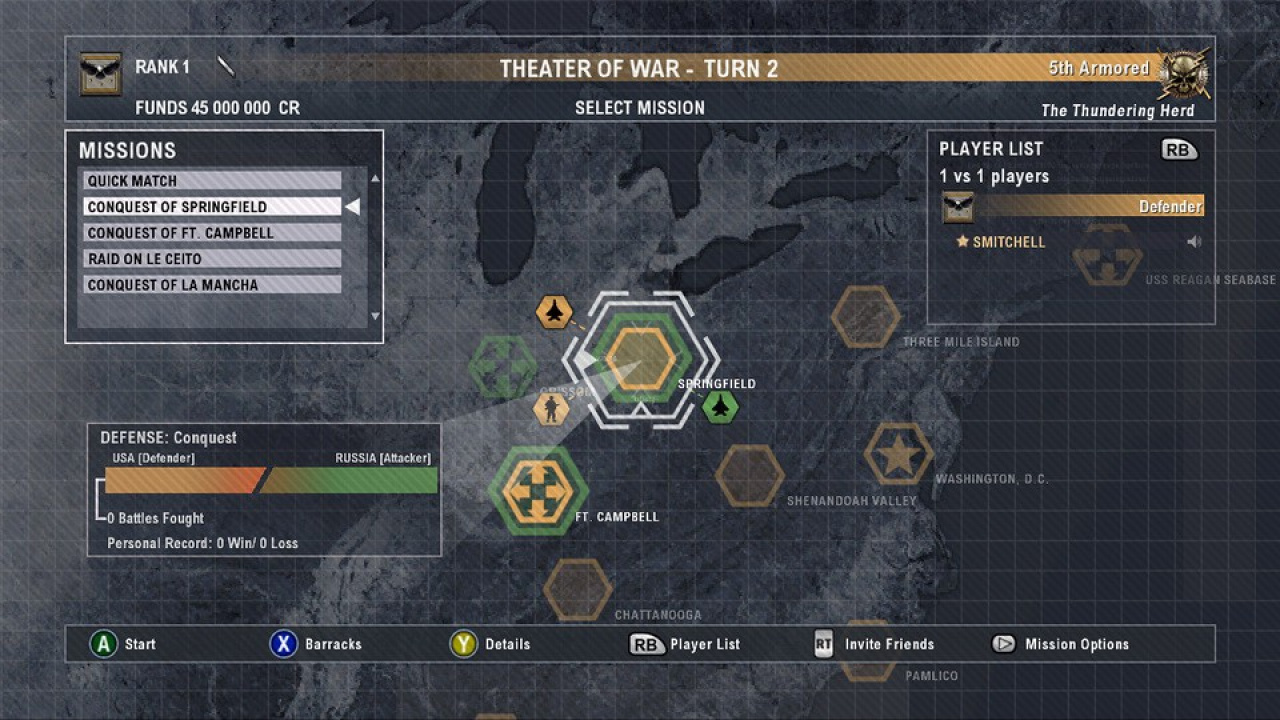Select Conquest of Ft. Campbell mission
This screenshot has width=1280, height=720.
point(212,233)
